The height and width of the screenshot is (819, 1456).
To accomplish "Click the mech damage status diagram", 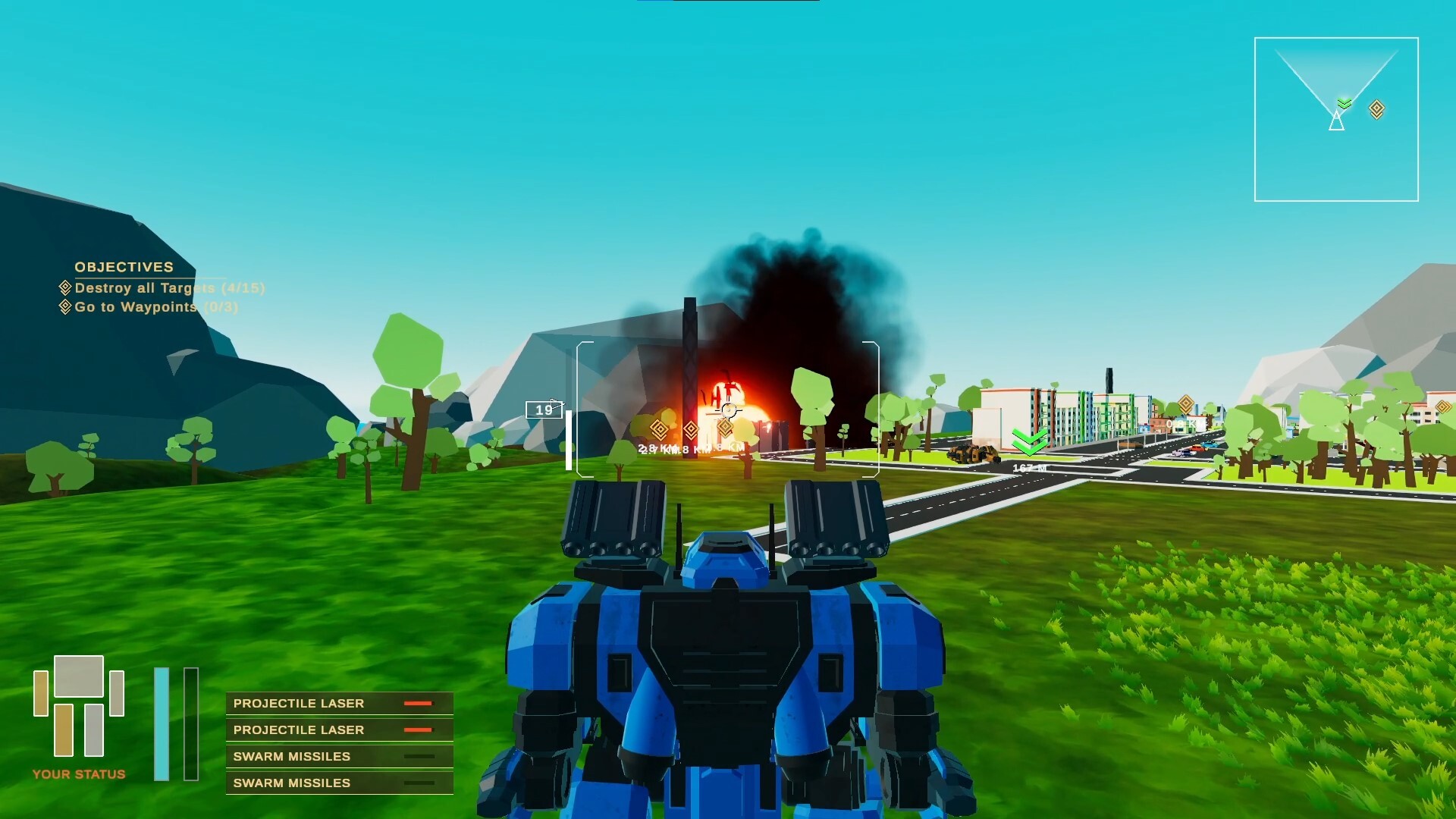I will click(x=79, y=706).
